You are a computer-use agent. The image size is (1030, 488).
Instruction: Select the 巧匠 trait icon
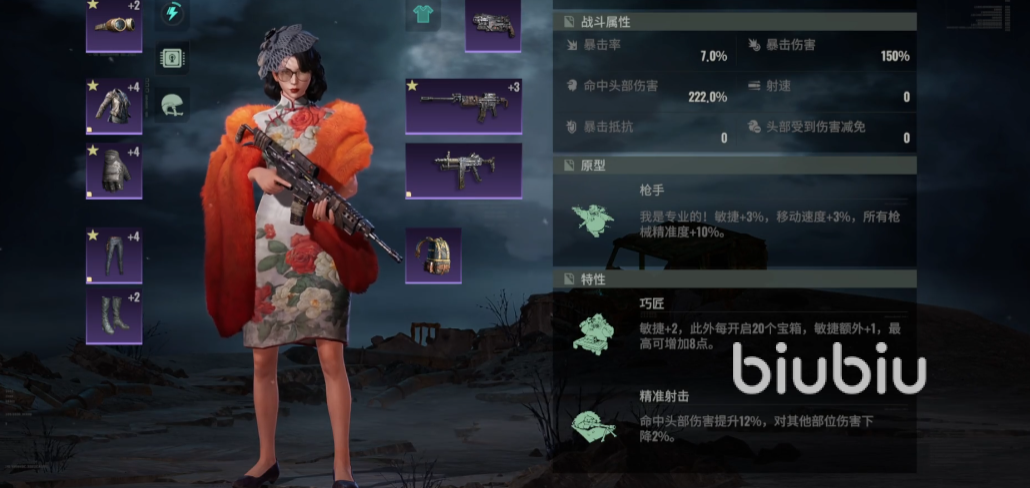(x=594, y=334)
